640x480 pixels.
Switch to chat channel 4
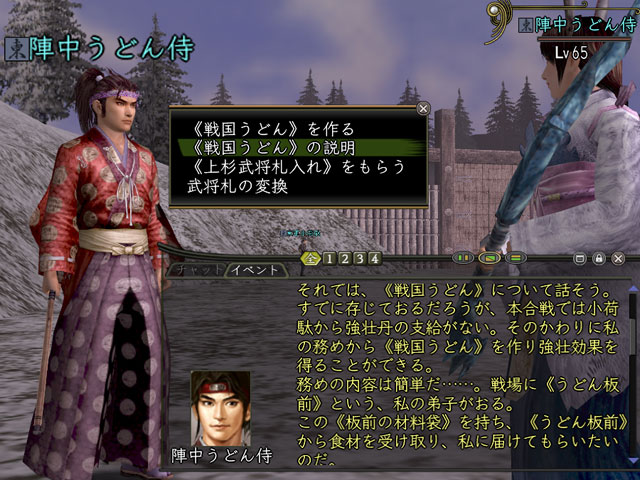[374, 259]
